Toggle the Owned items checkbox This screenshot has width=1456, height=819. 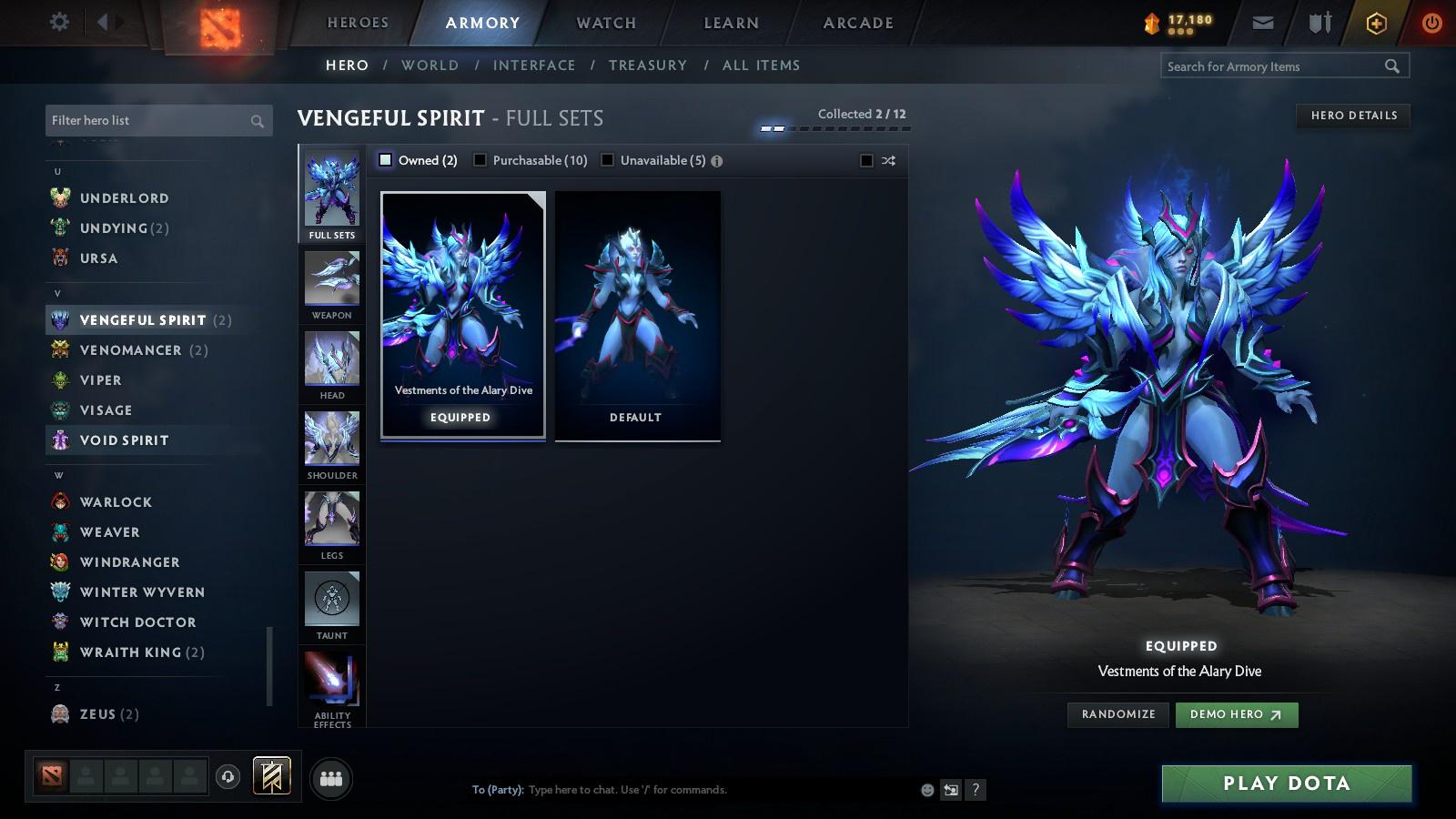[x=386, y=159]
